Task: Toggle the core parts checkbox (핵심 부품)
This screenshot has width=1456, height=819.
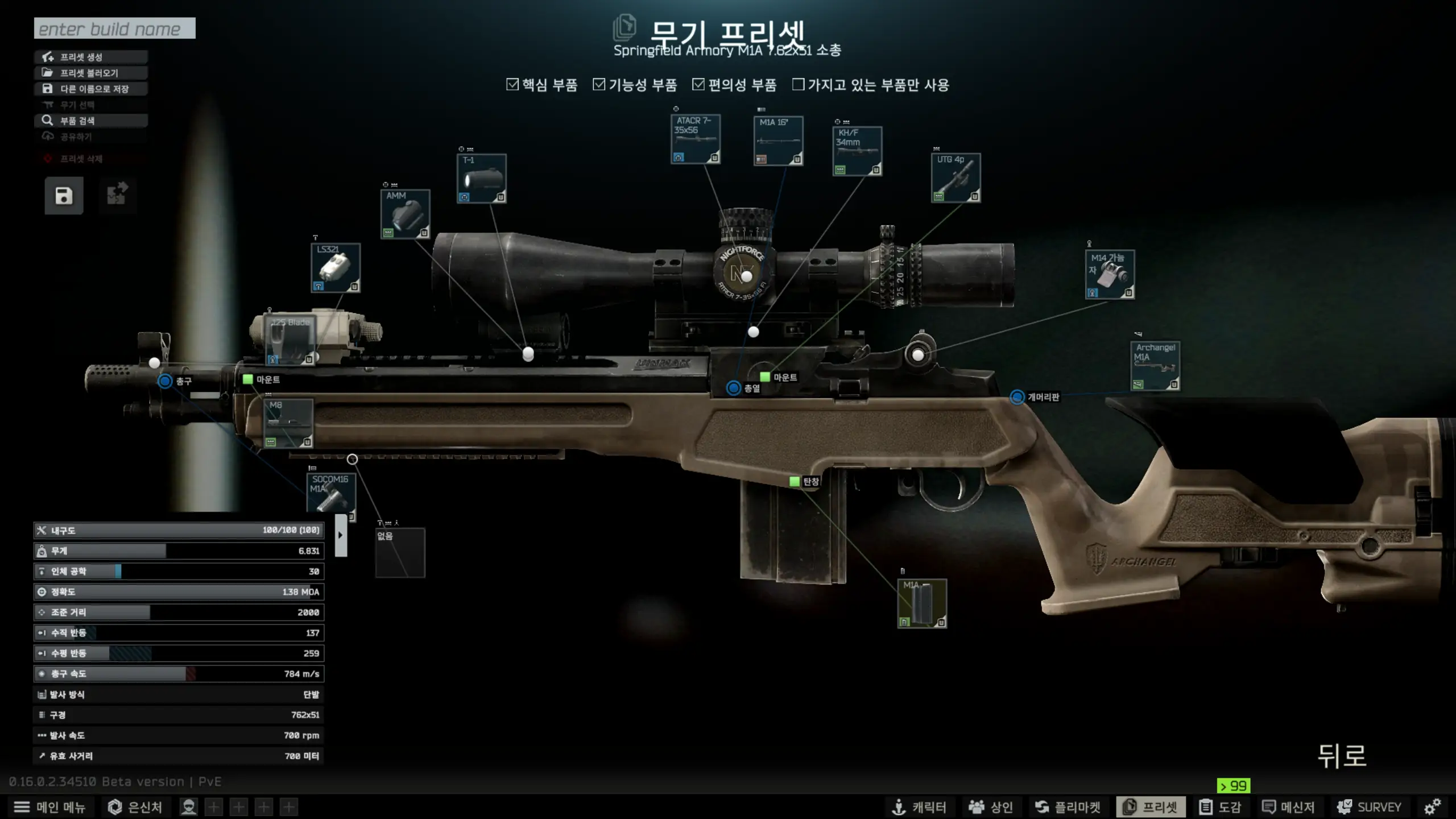Action: click(x=512, y=85)
